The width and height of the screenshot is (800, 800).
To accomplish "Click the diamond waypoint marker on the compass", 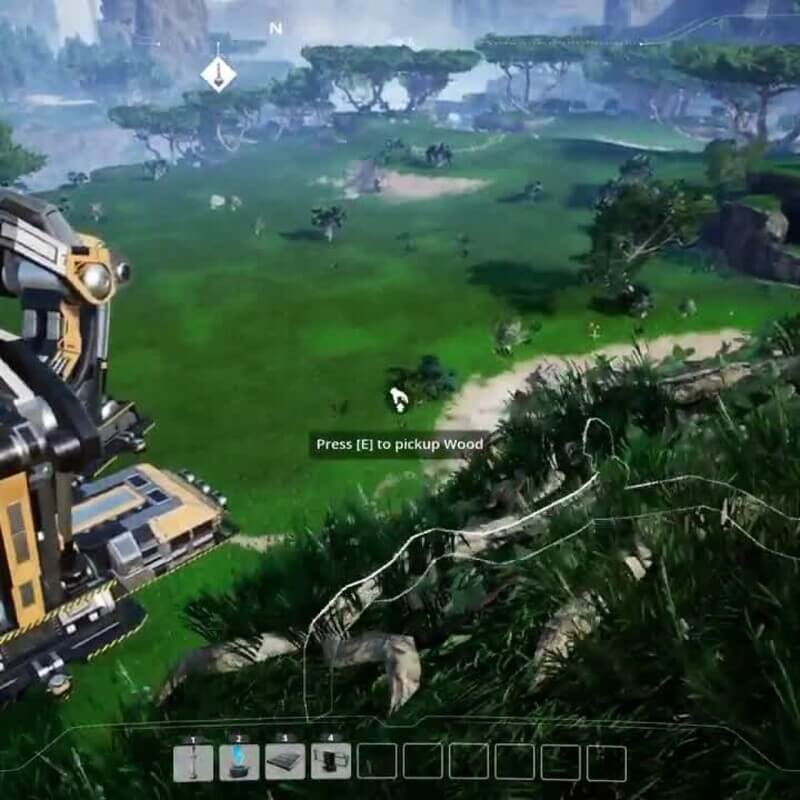I will tap(218, 73).
